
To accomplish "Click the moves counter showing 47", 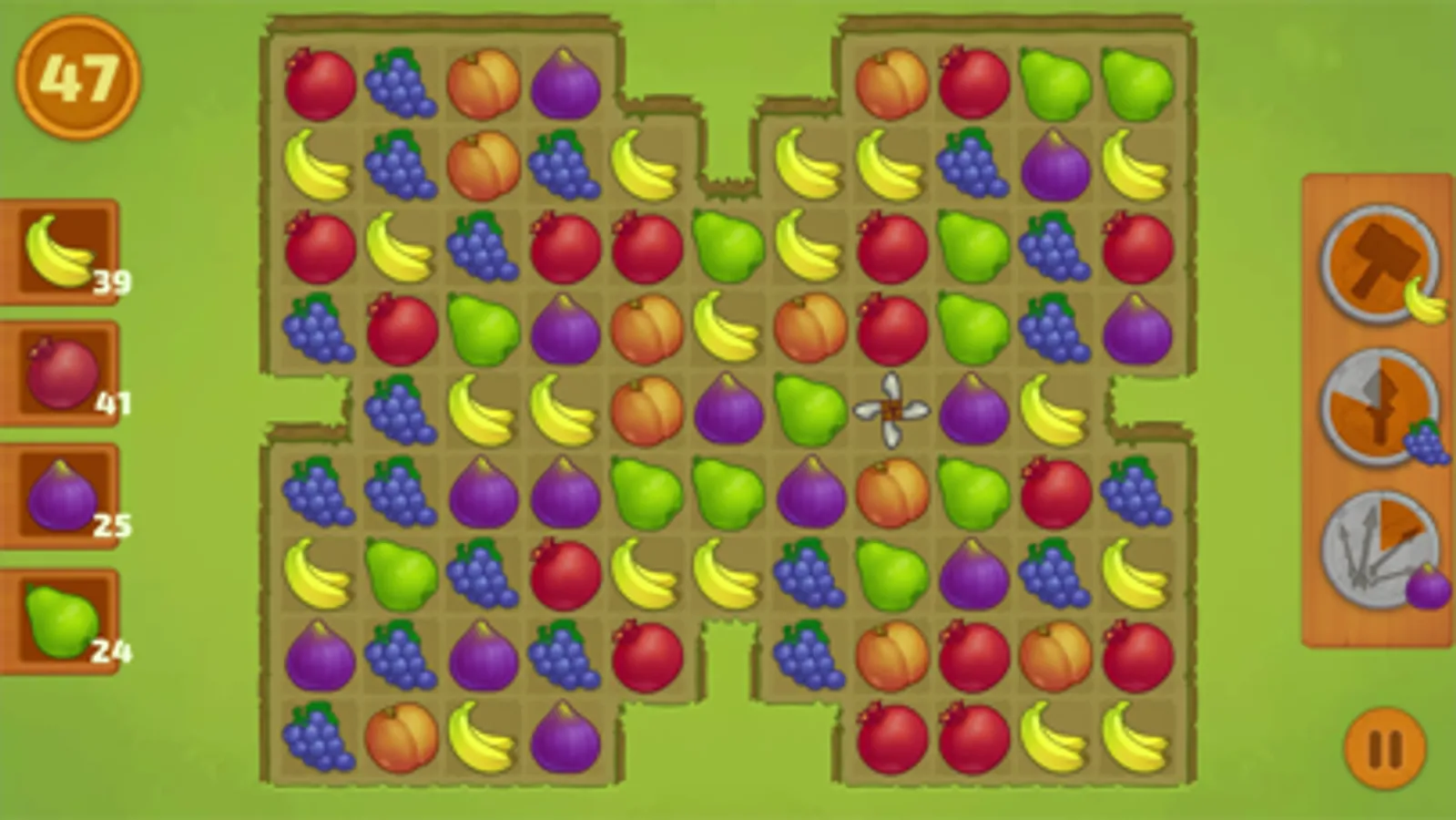I will (x=80, y=77).
